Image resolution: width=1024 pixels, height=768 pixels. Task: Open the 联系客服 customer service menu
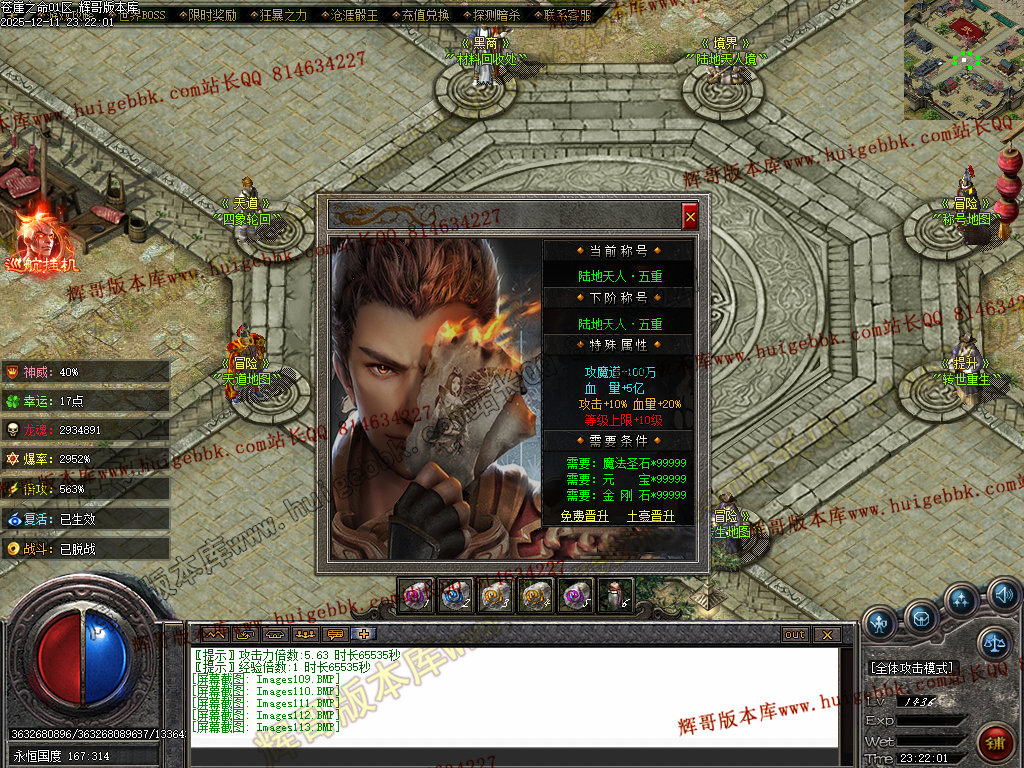pos(566,15)
